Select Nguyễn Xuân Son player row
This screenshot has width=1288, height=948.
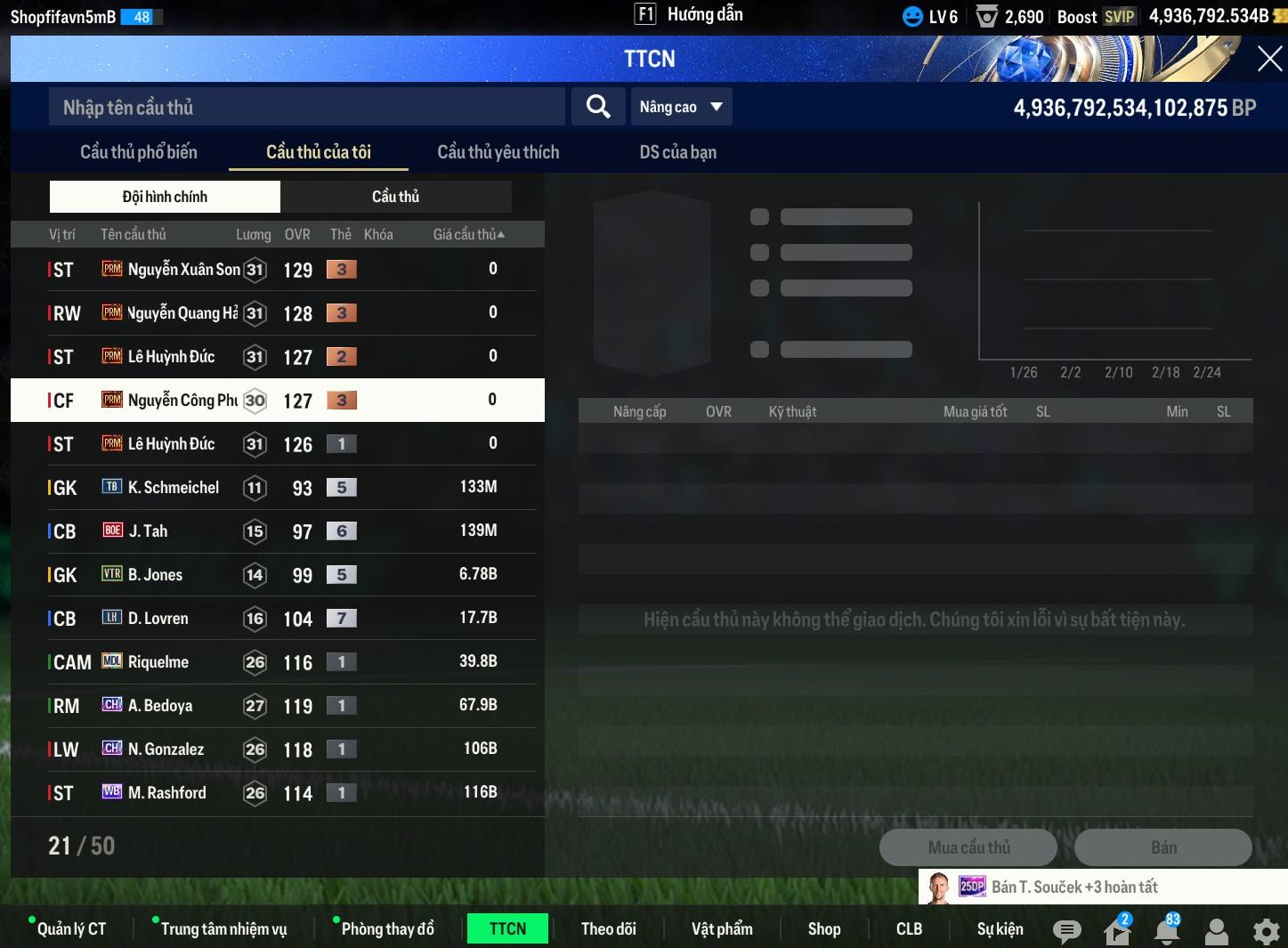[276, 270]
